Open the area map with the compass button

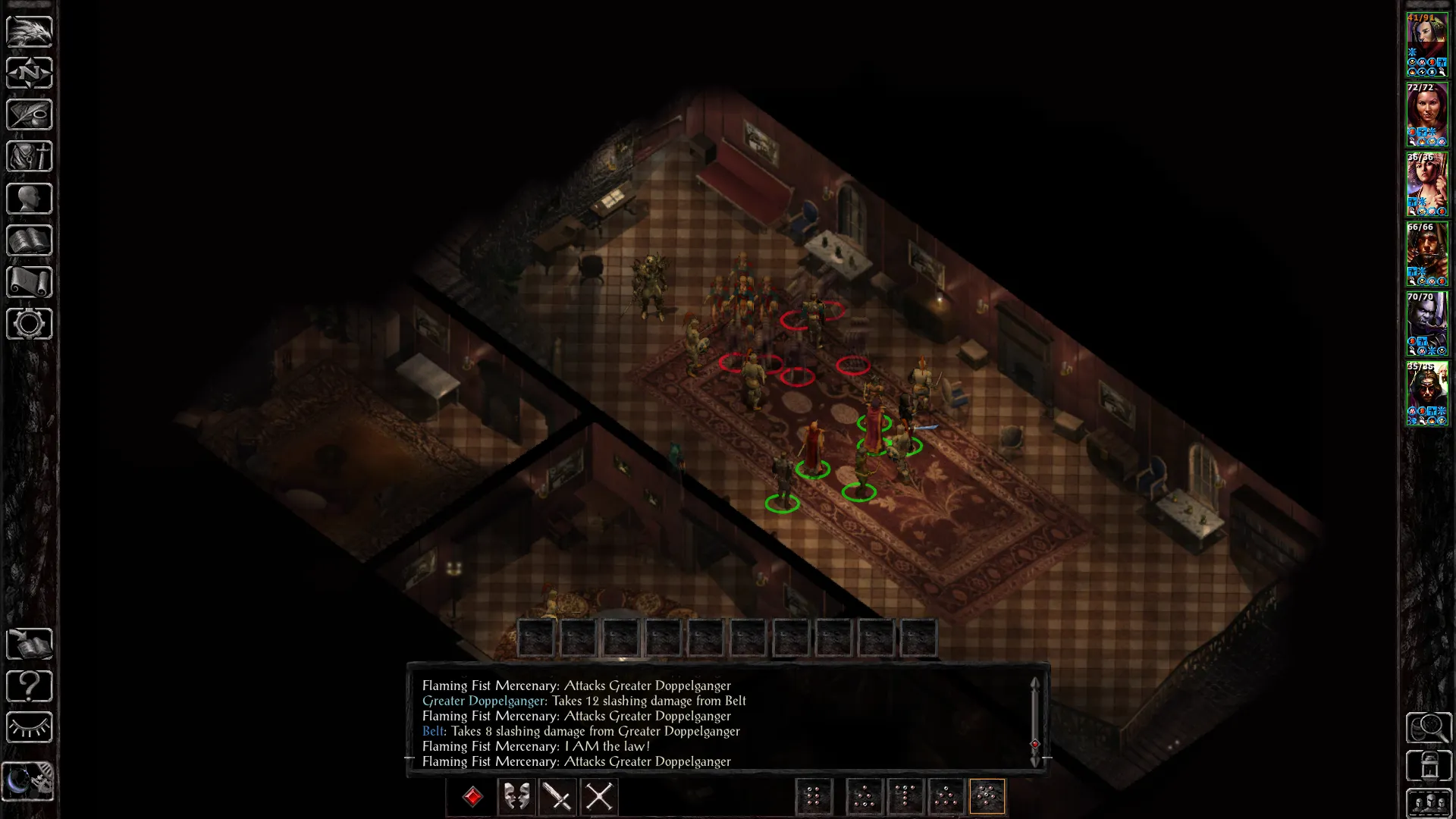point(30,74)
